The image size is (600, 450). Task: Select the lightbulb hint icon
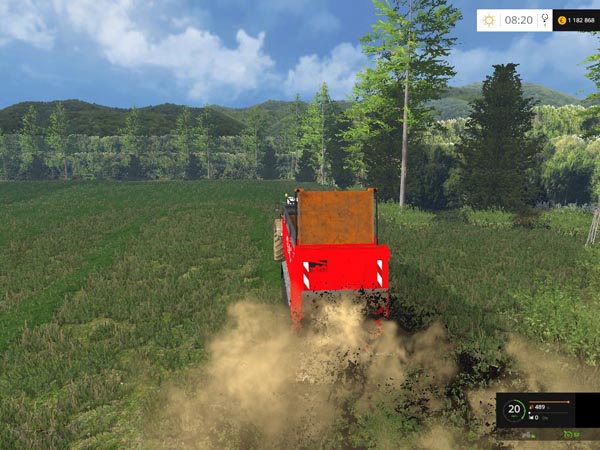point(544,20)
